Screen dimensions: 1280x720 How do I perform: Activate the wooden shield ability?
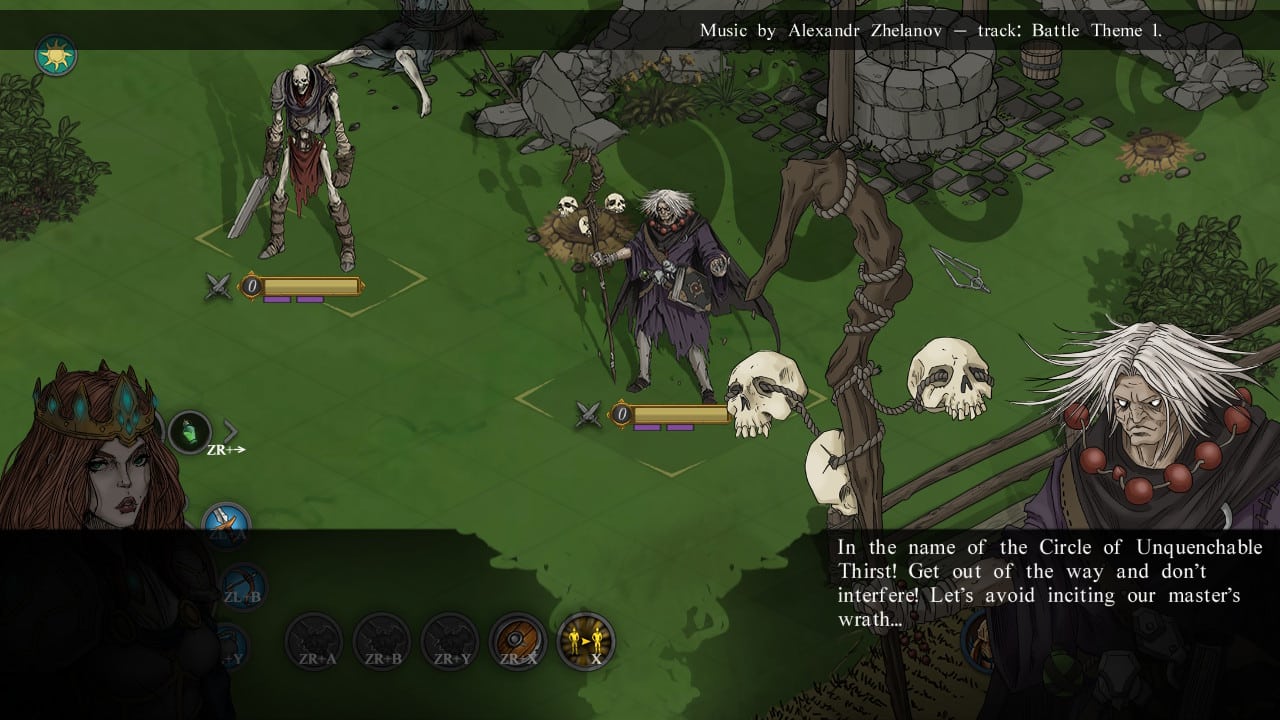pos(518,641)
